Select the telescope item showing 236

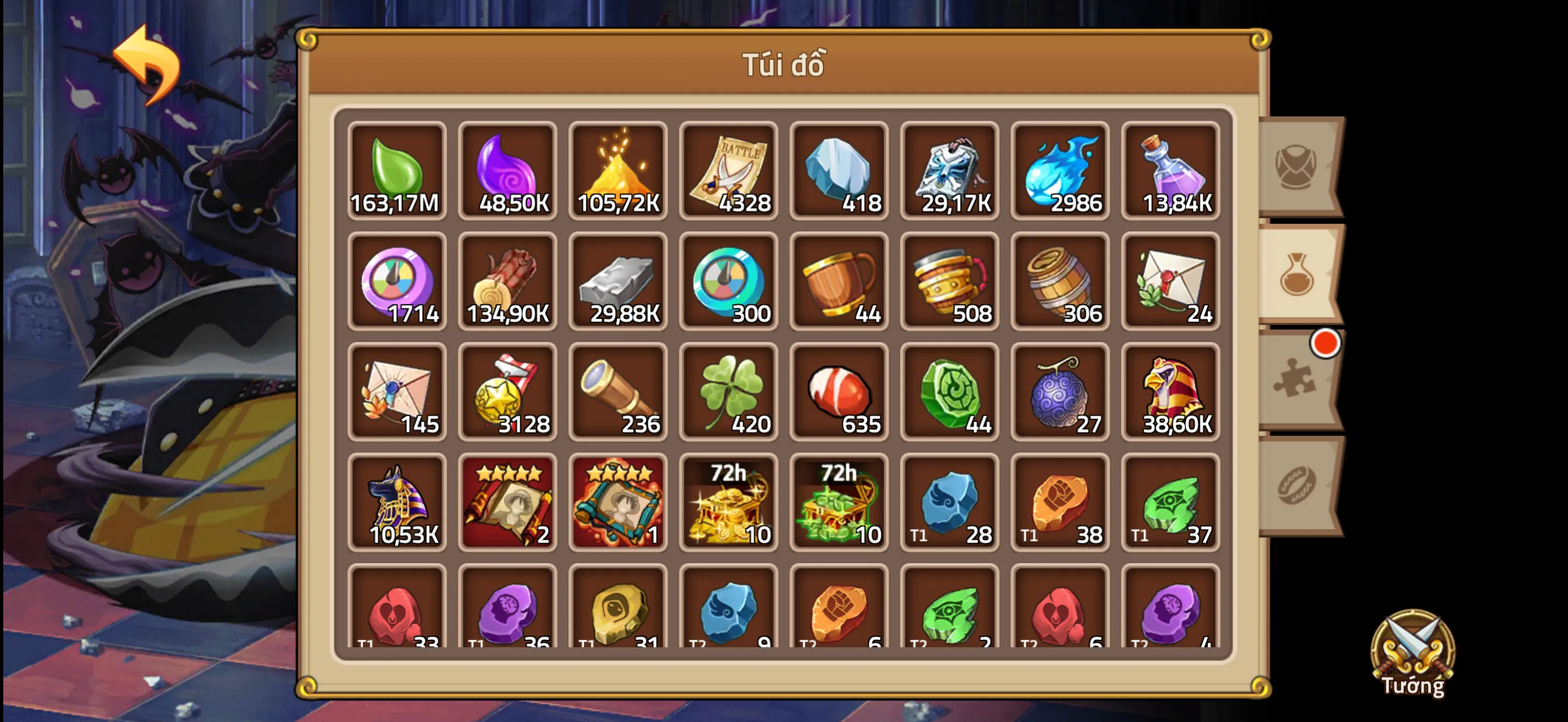coord(618,393)
